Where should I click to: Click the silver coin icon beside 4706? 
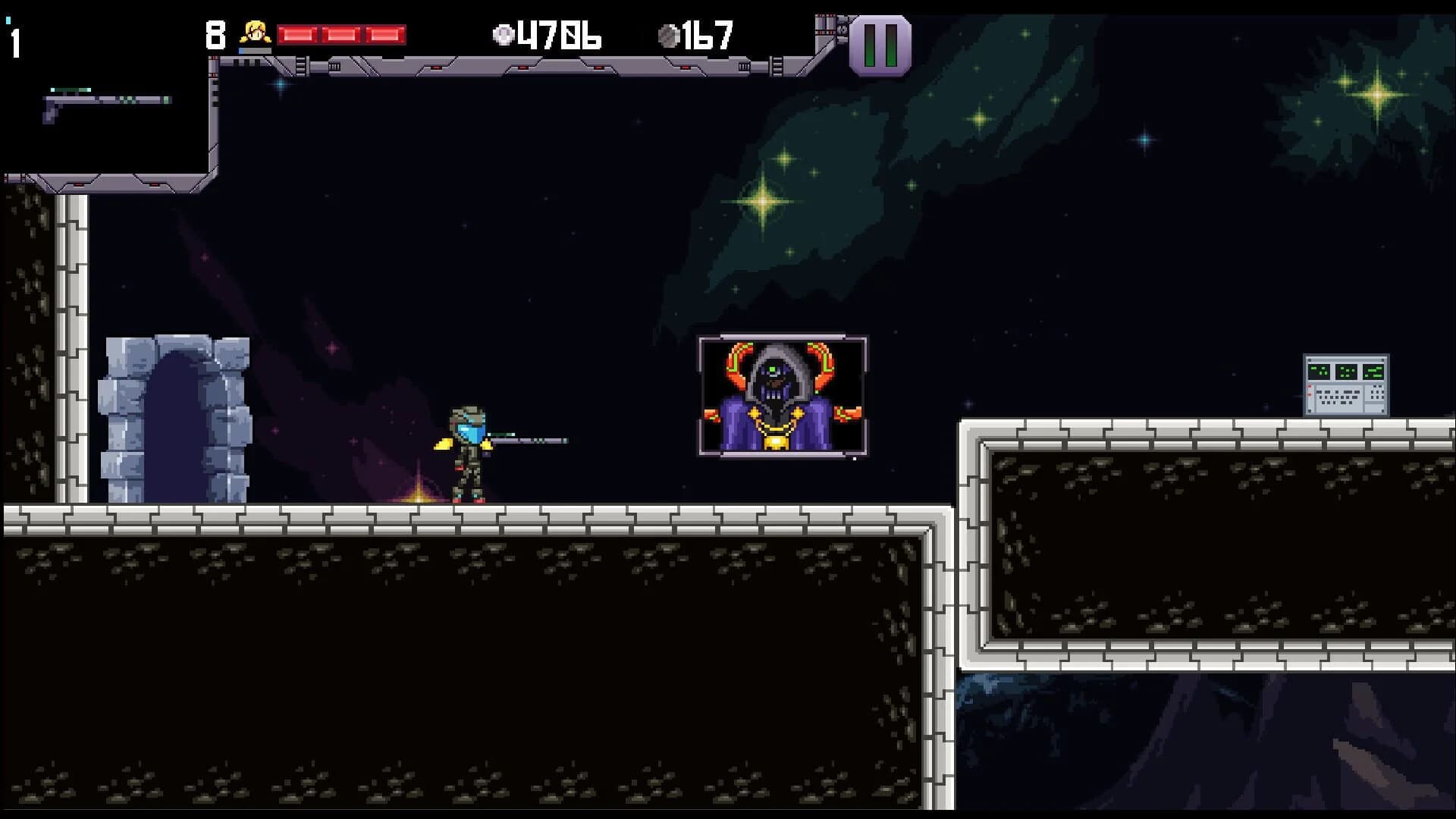(503, 34)
